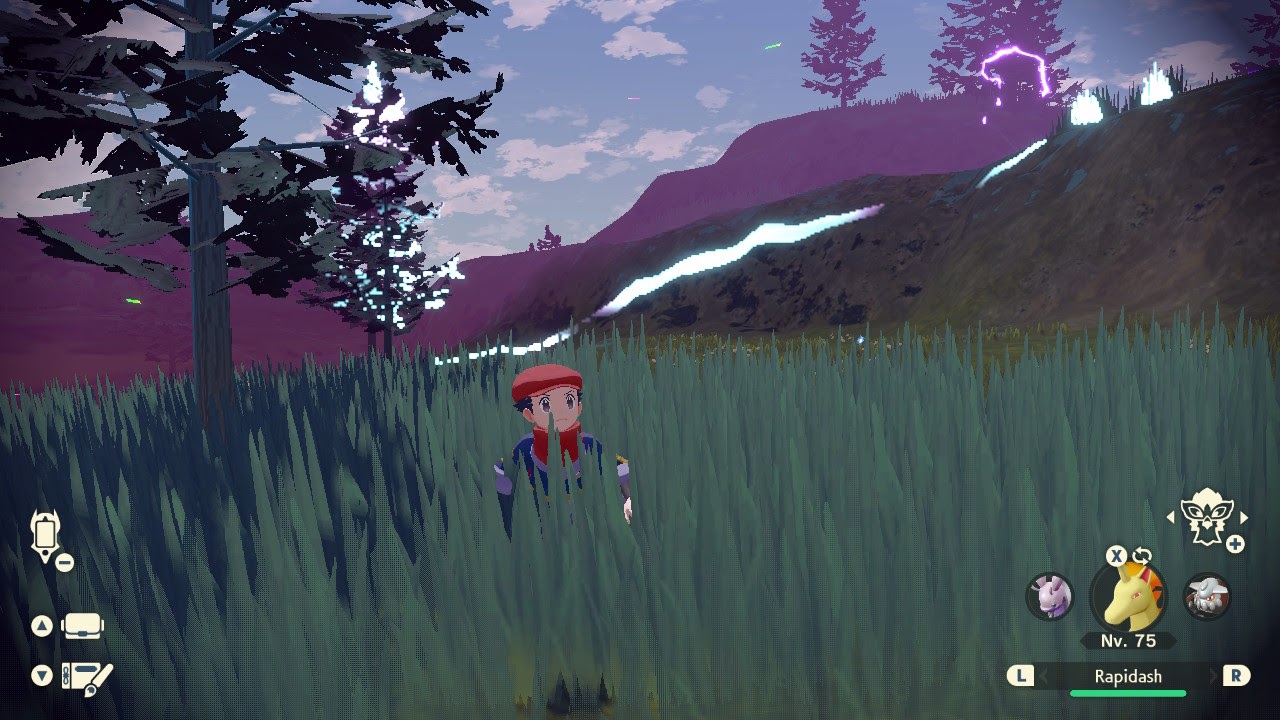The width and height of the screenshot is (1280, 720).
Task: Toggle the circular swap arrows above Rapidash
Action: pyautogui.click(x=1142, y=556)
